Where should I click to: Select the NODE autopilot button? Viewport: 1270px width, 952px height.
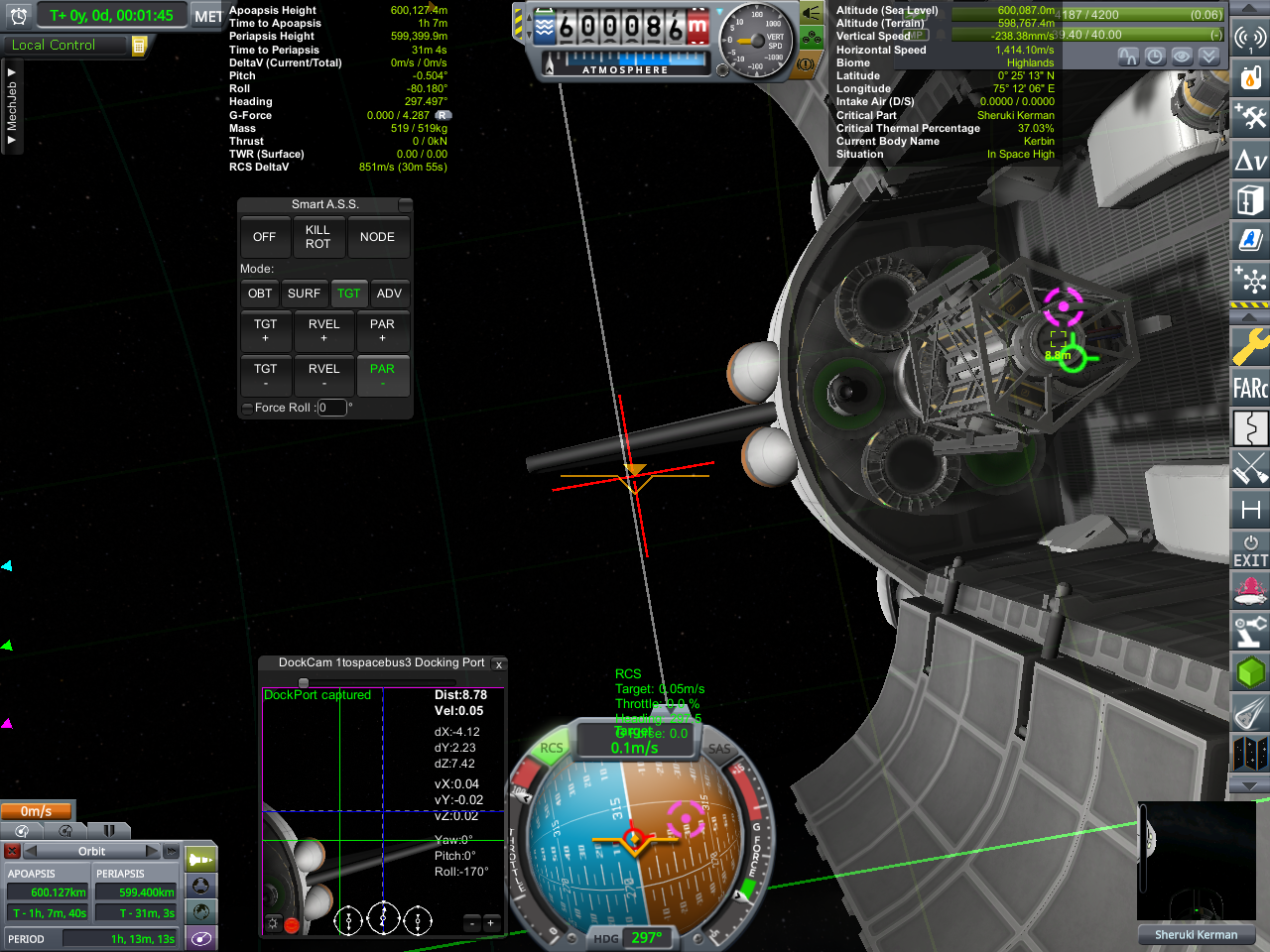pyautogui.click(x=377, y=237)
